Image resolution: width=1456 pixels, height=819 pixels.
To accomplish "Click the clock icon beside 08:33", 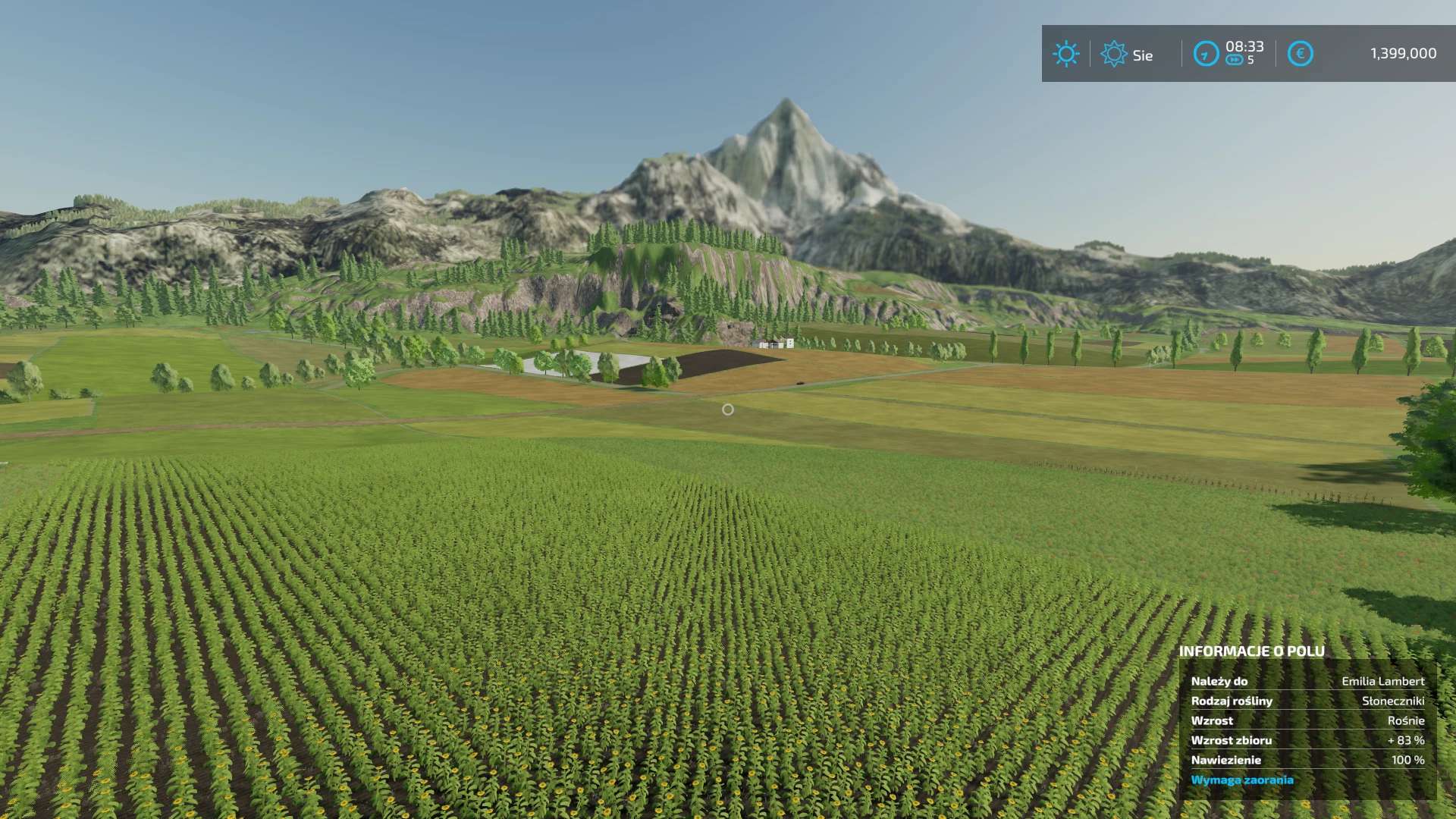I will (1206, 54).
